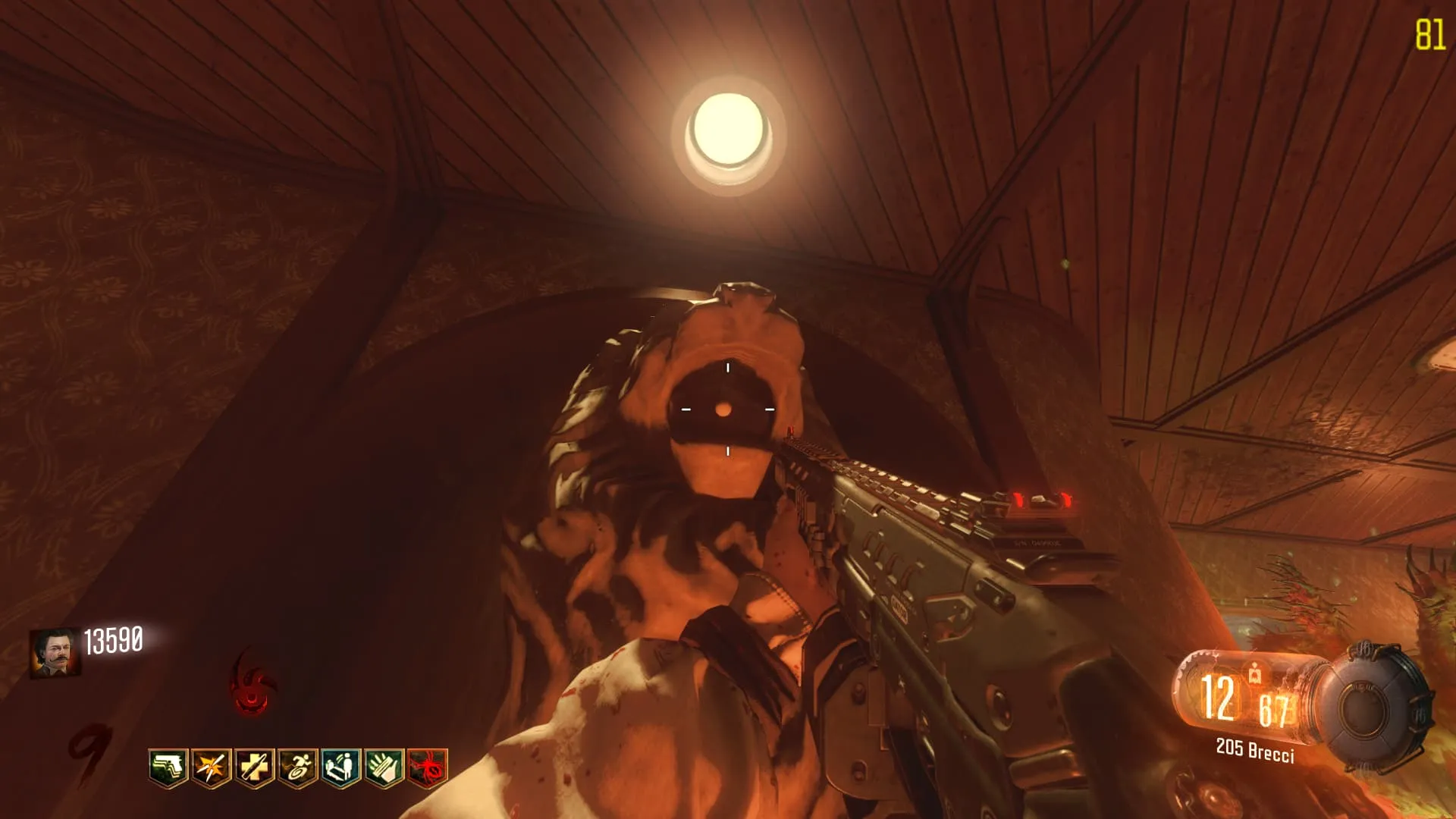
Task: Click the mustached character portrait
Action: point(55,652)
